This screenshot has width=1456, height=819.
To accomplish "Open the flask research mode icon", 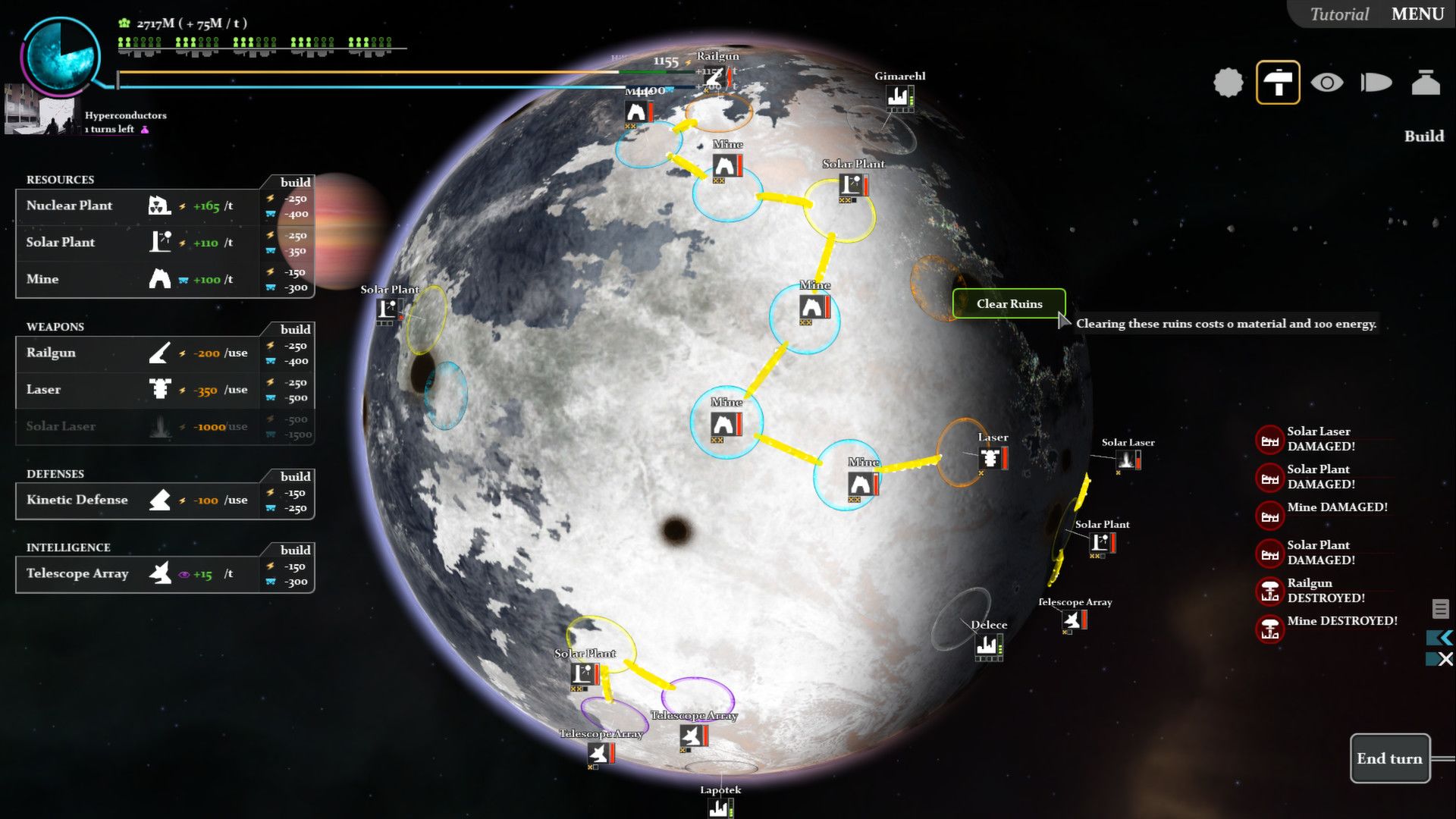I will (1425, 82).
